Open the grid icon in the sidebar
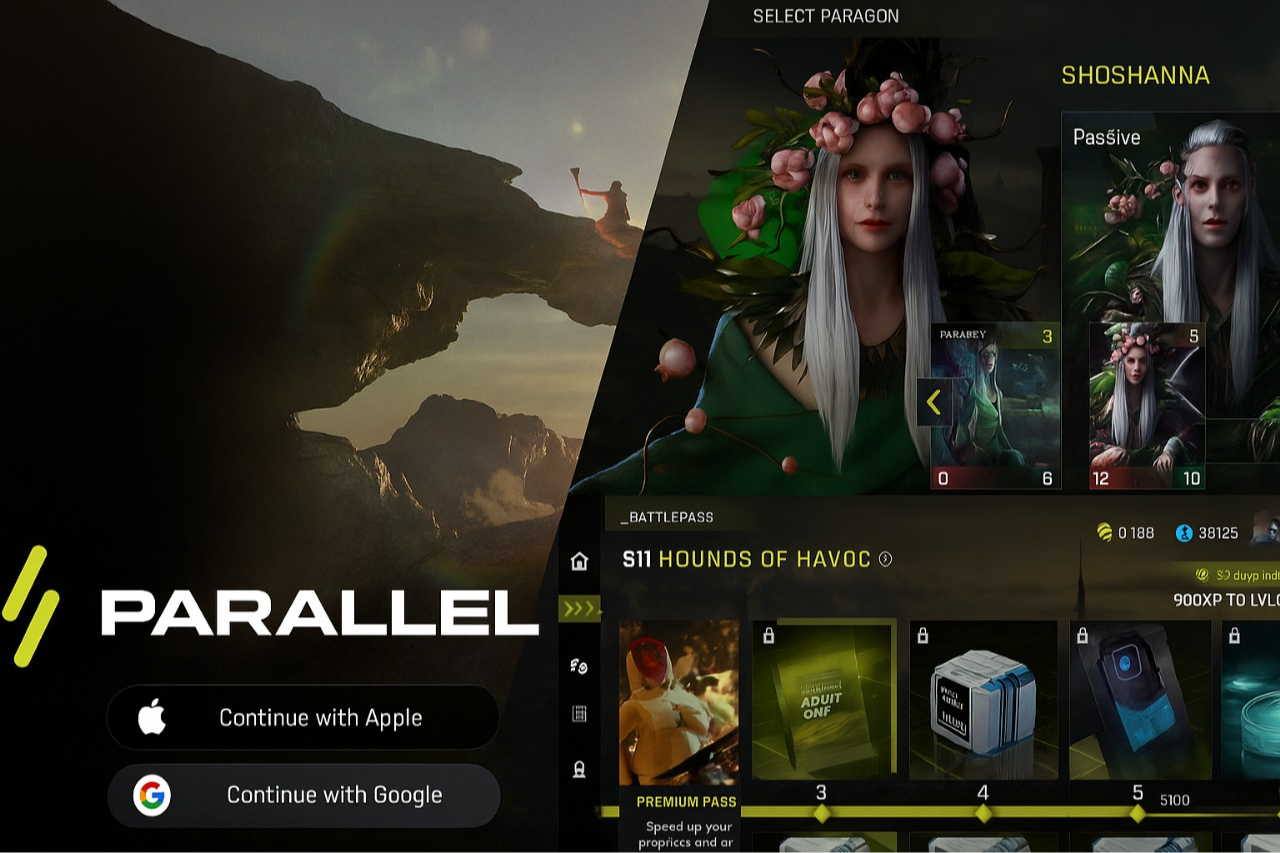This screenshot has height=853, width=1280. pos(579,714)
